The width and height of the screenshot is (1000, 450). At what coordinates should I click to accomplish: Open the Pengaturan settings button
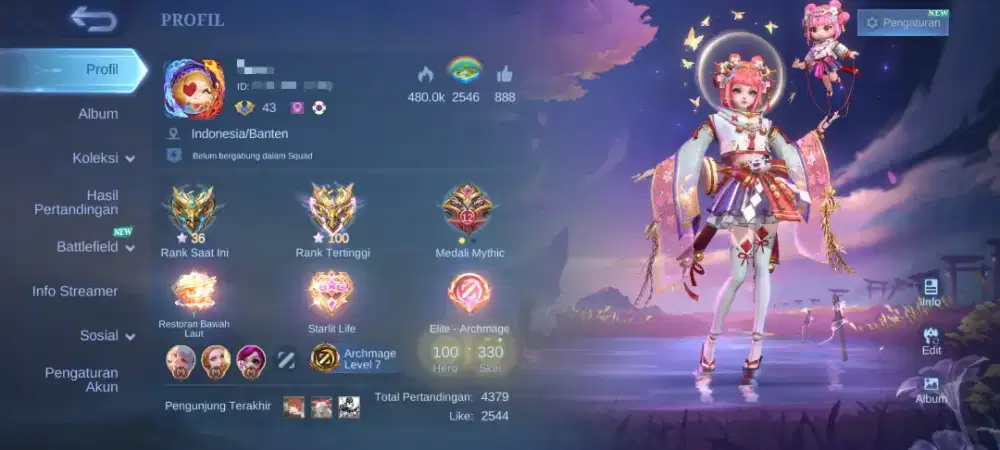coord(902,22)
